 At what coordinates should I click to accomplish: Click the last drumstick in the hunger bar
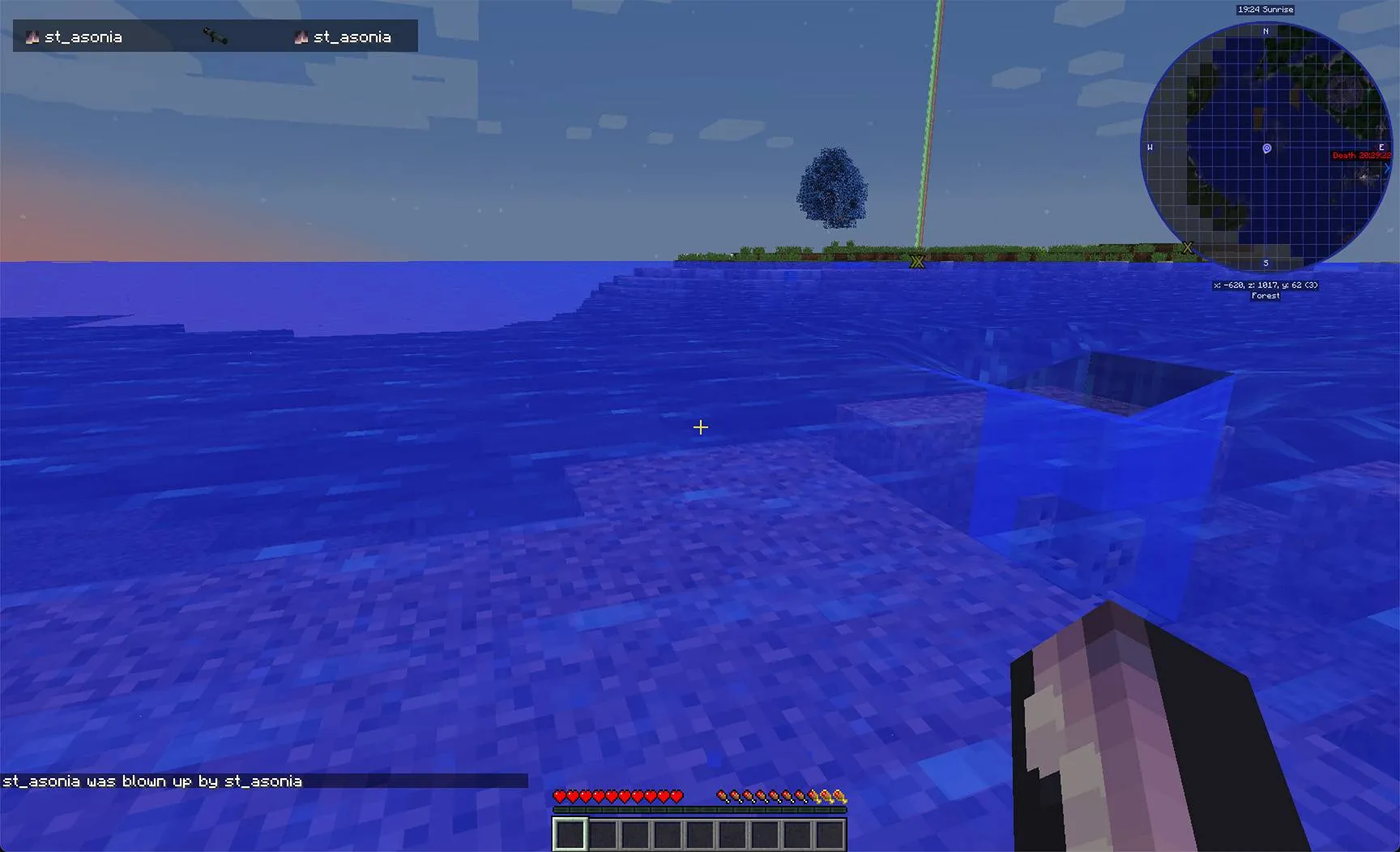click(x=800, y=796)
